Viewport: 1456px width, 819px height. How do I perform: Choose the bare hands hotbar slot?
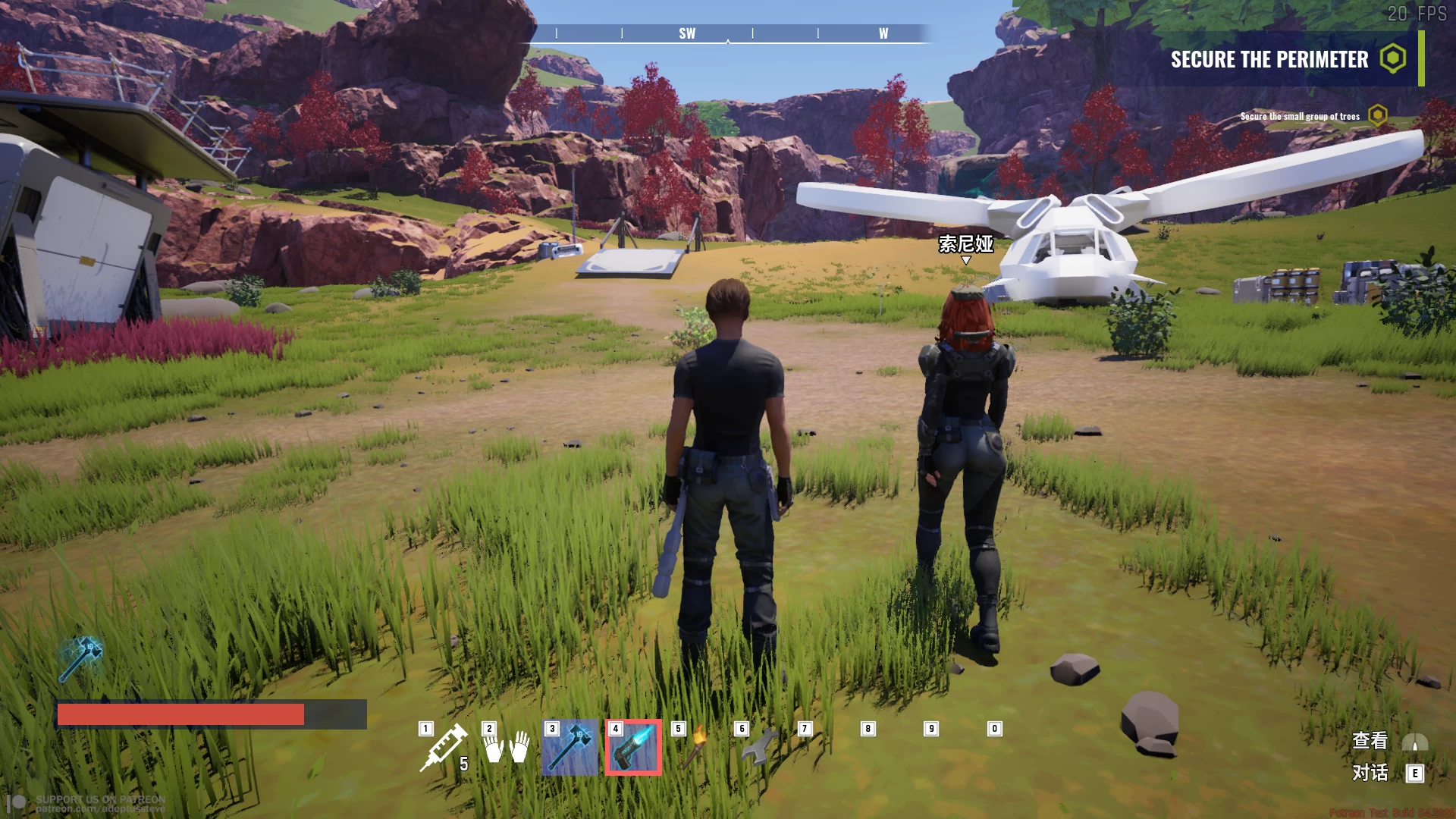(x=507, y=748)
